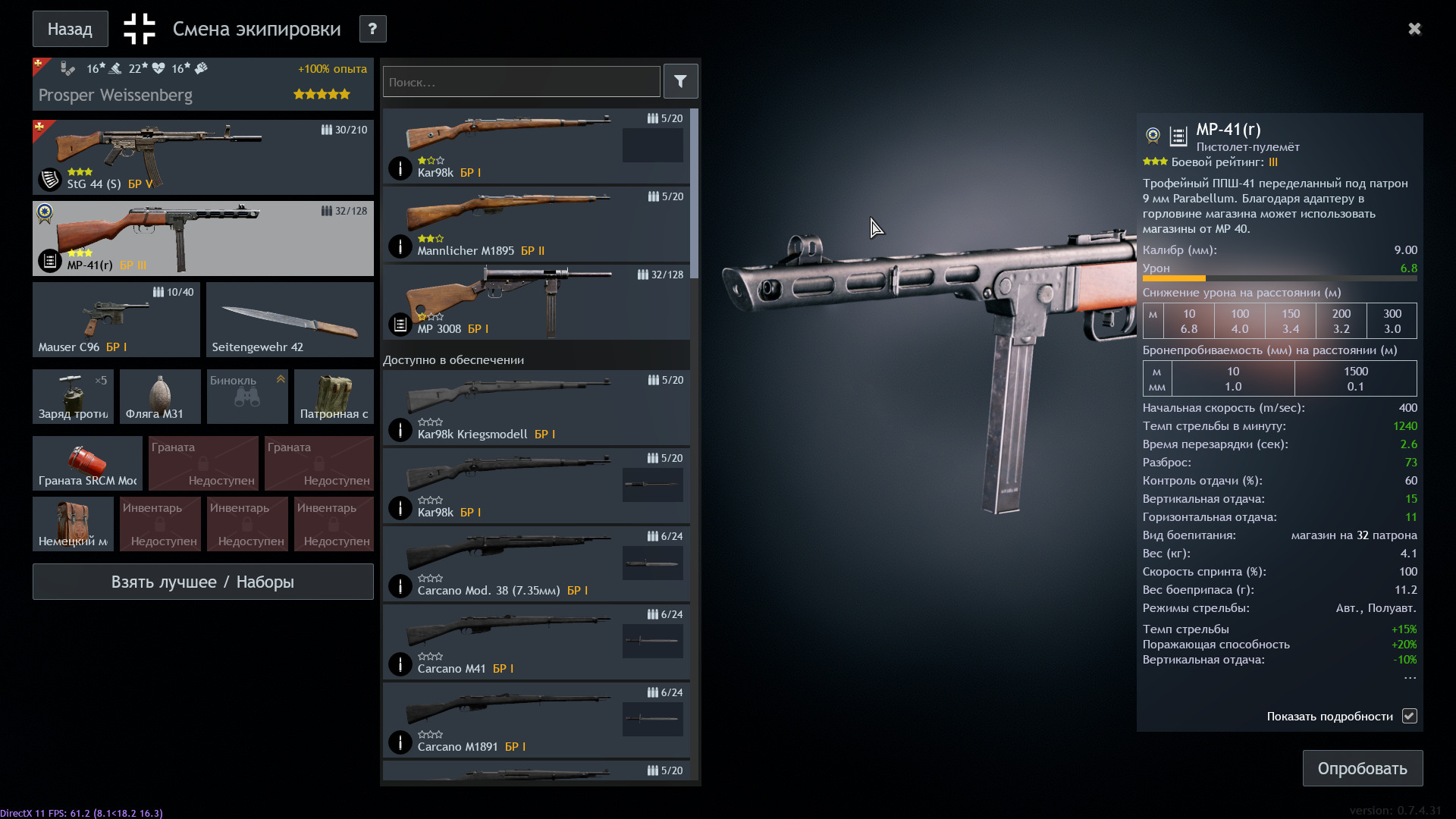Select the Seitengewehr 42 knife slot
This screenshot has height=819, width=1456.
coord(290,319)
